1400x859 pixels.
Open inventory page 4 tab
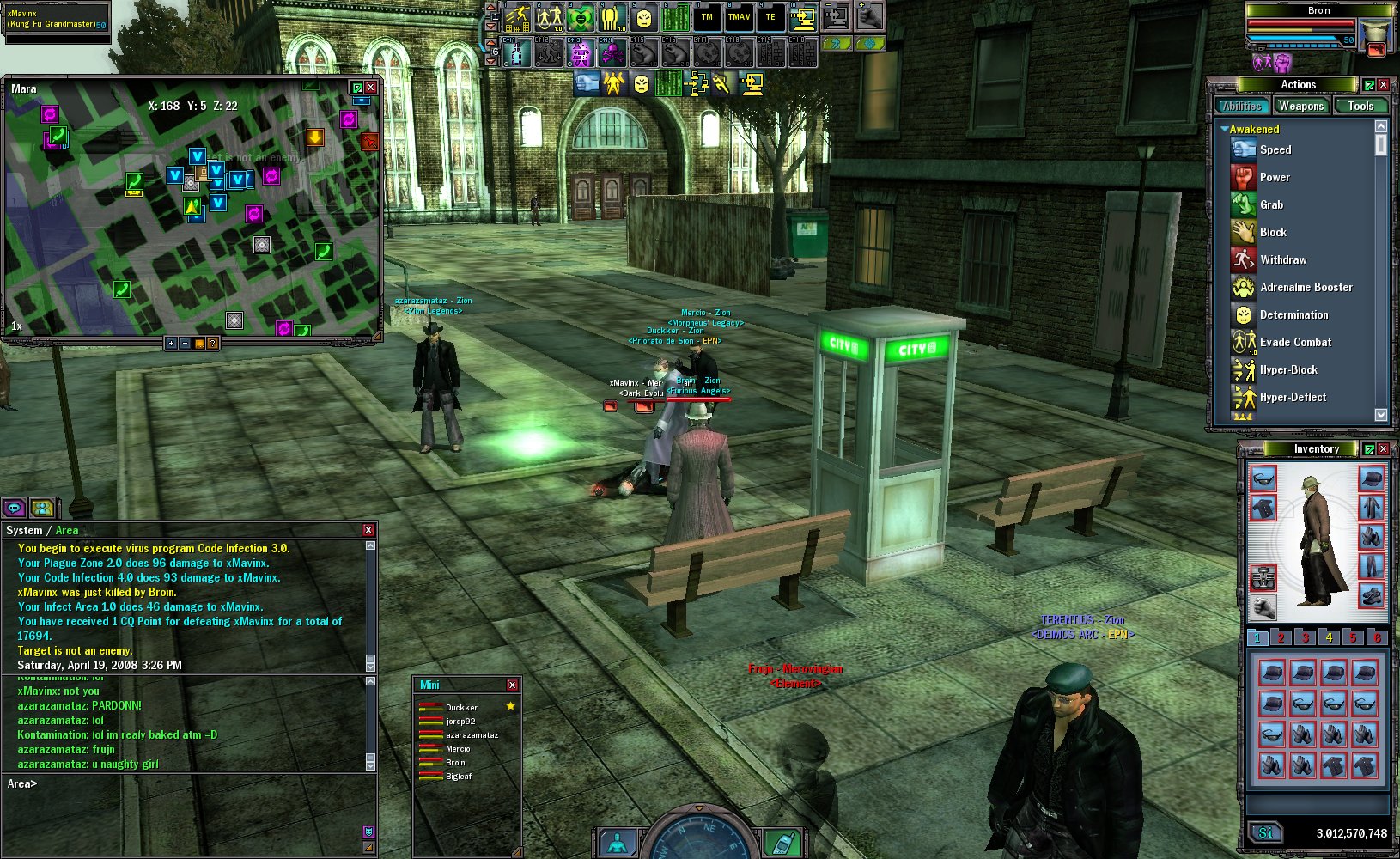pos(1329,637)
